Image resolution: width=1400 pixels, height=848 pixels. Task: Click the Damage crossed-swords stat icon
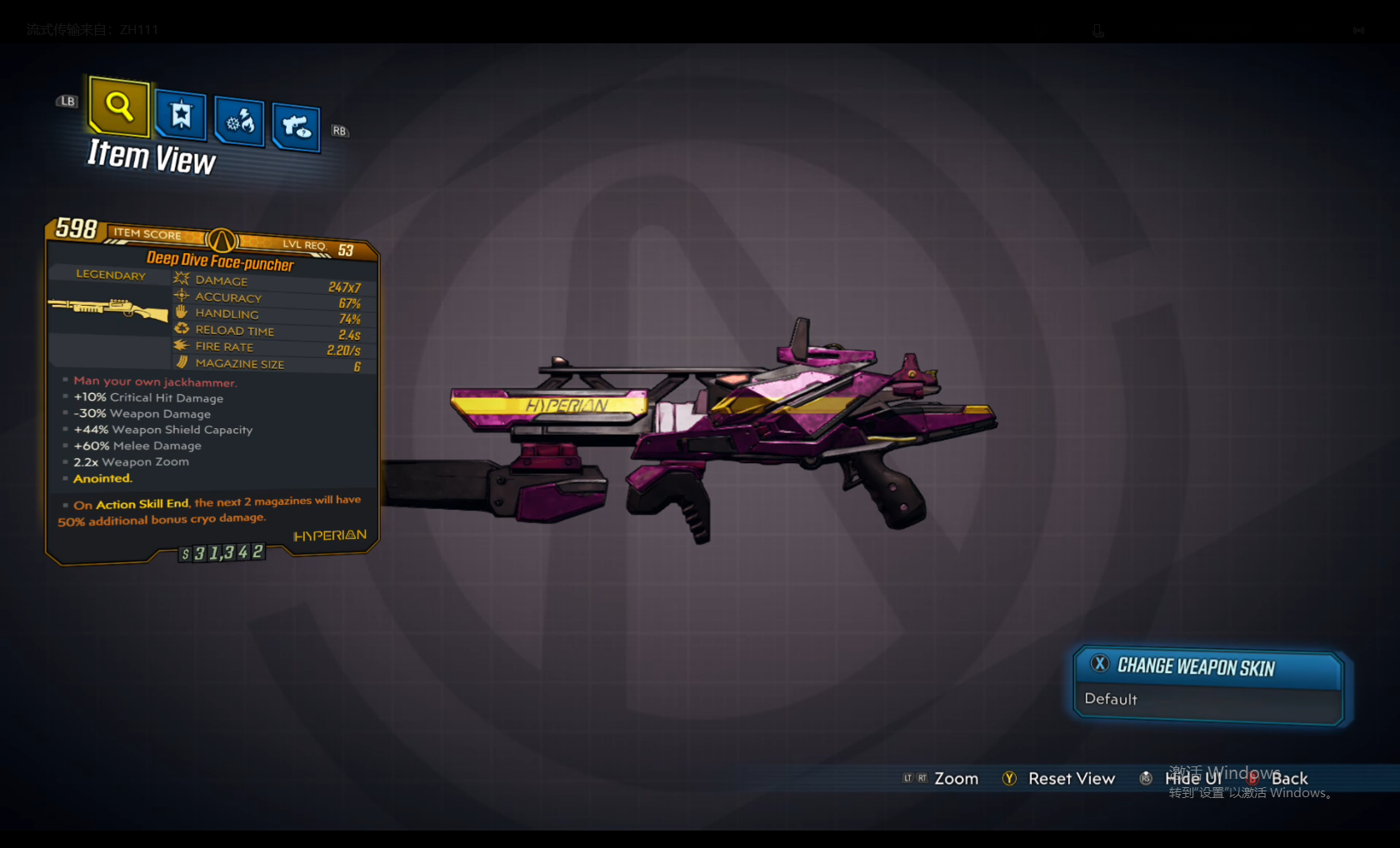click(x=181, y=279)
